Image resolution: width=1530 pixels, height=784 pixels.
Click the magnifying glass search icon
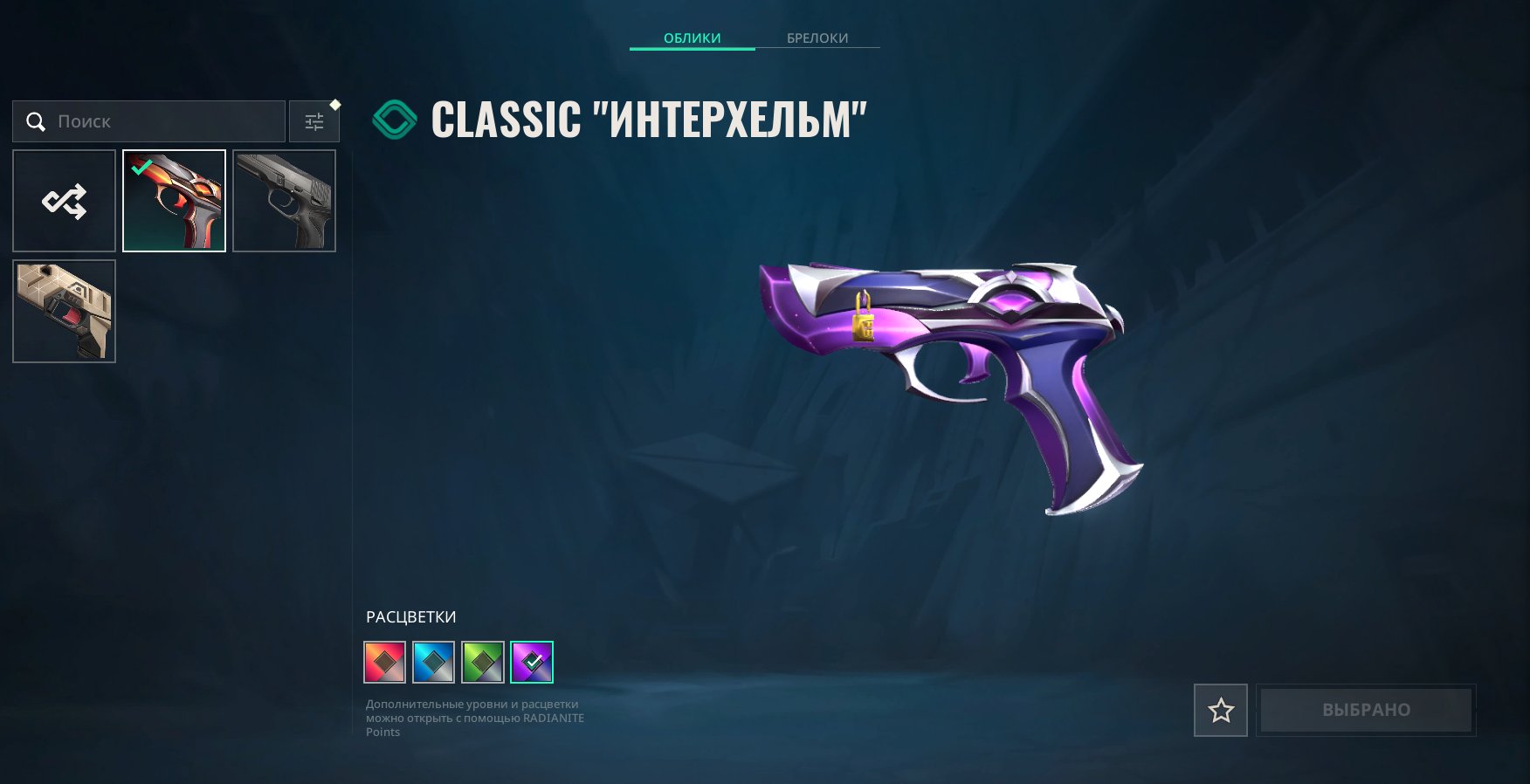click(36, 121)
